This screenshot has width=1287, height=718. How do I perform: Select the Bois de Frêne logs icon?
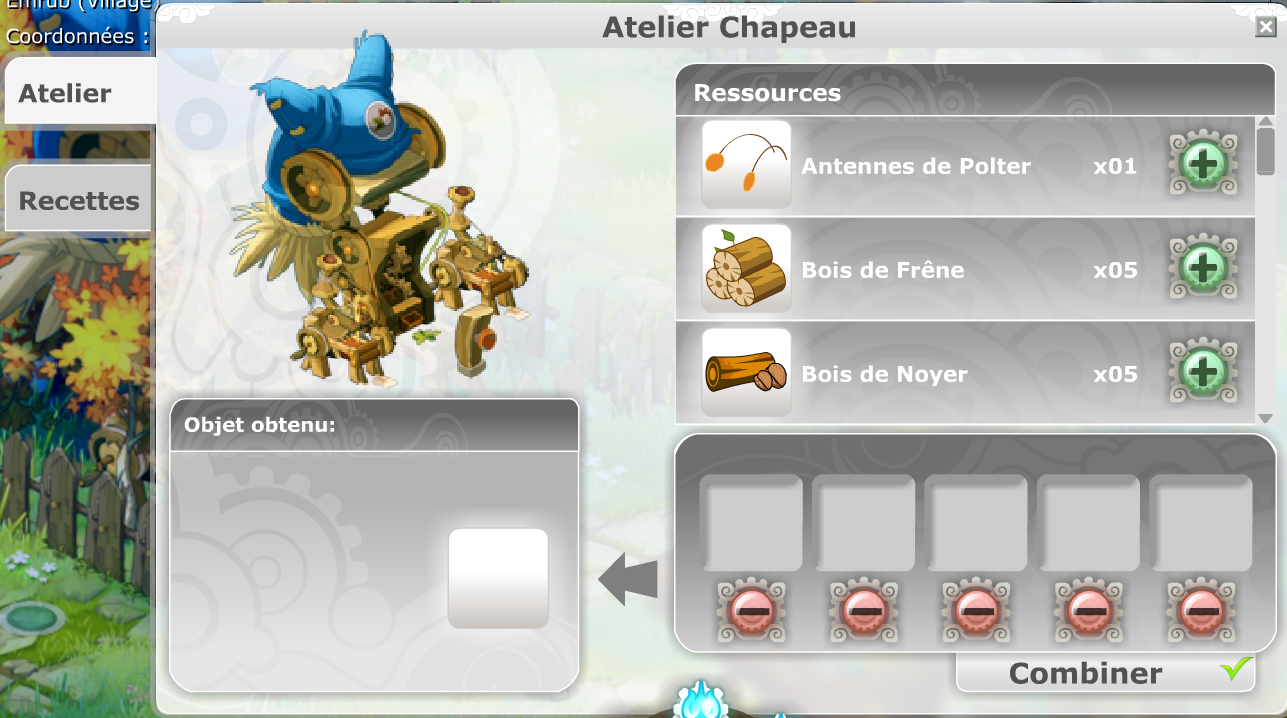click(746, 269)
